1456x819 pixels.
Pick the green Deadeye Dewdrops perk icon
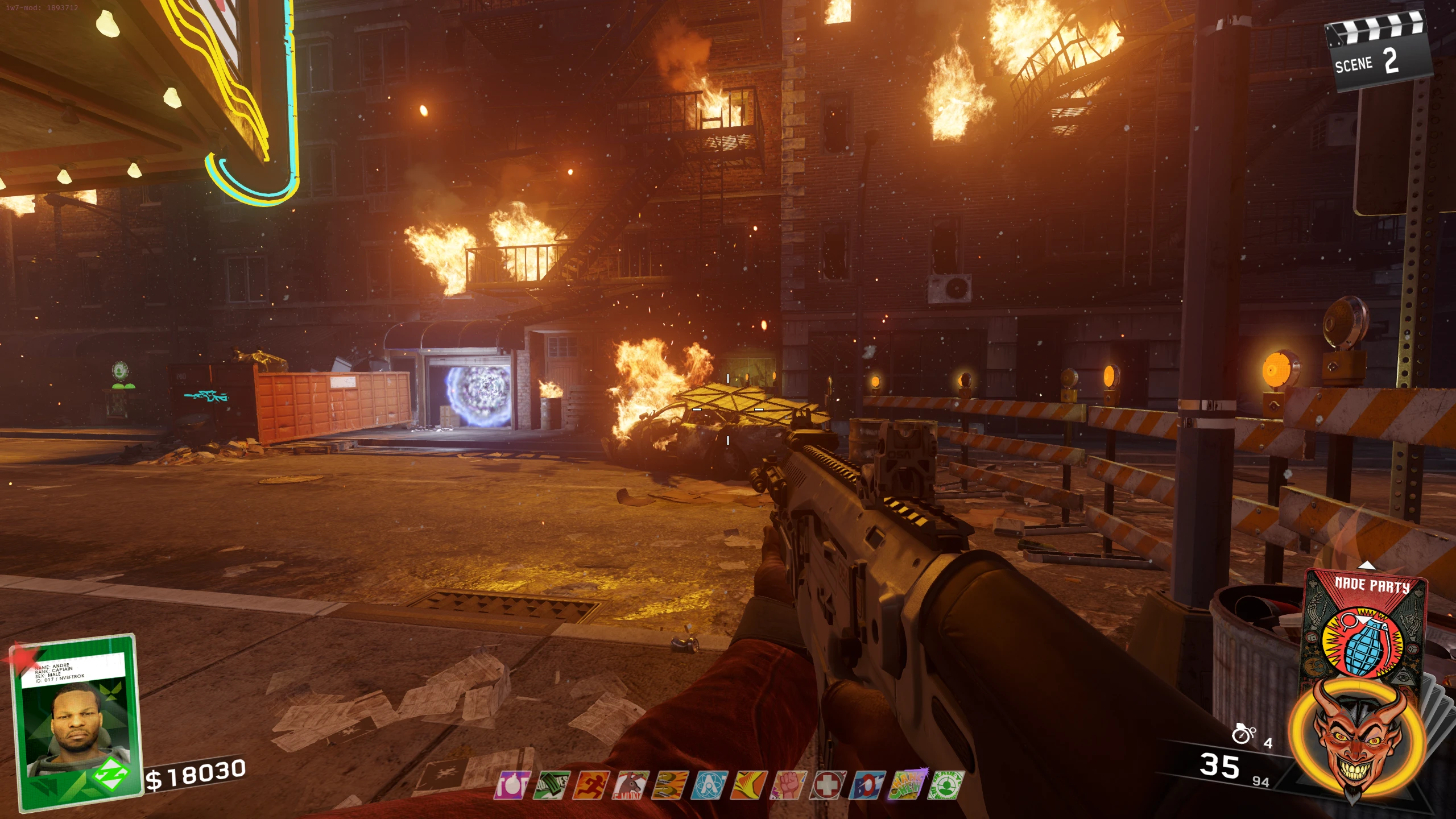947,785
